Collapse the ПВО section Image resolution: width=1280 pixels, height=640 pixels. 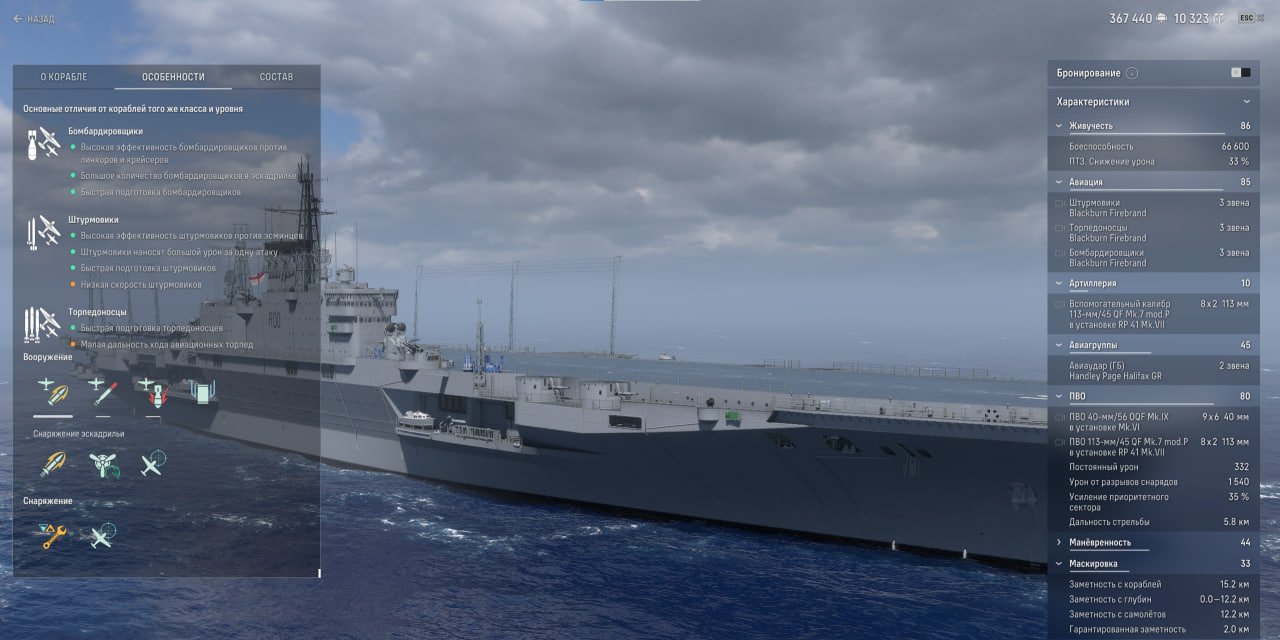coord(1059,397)
